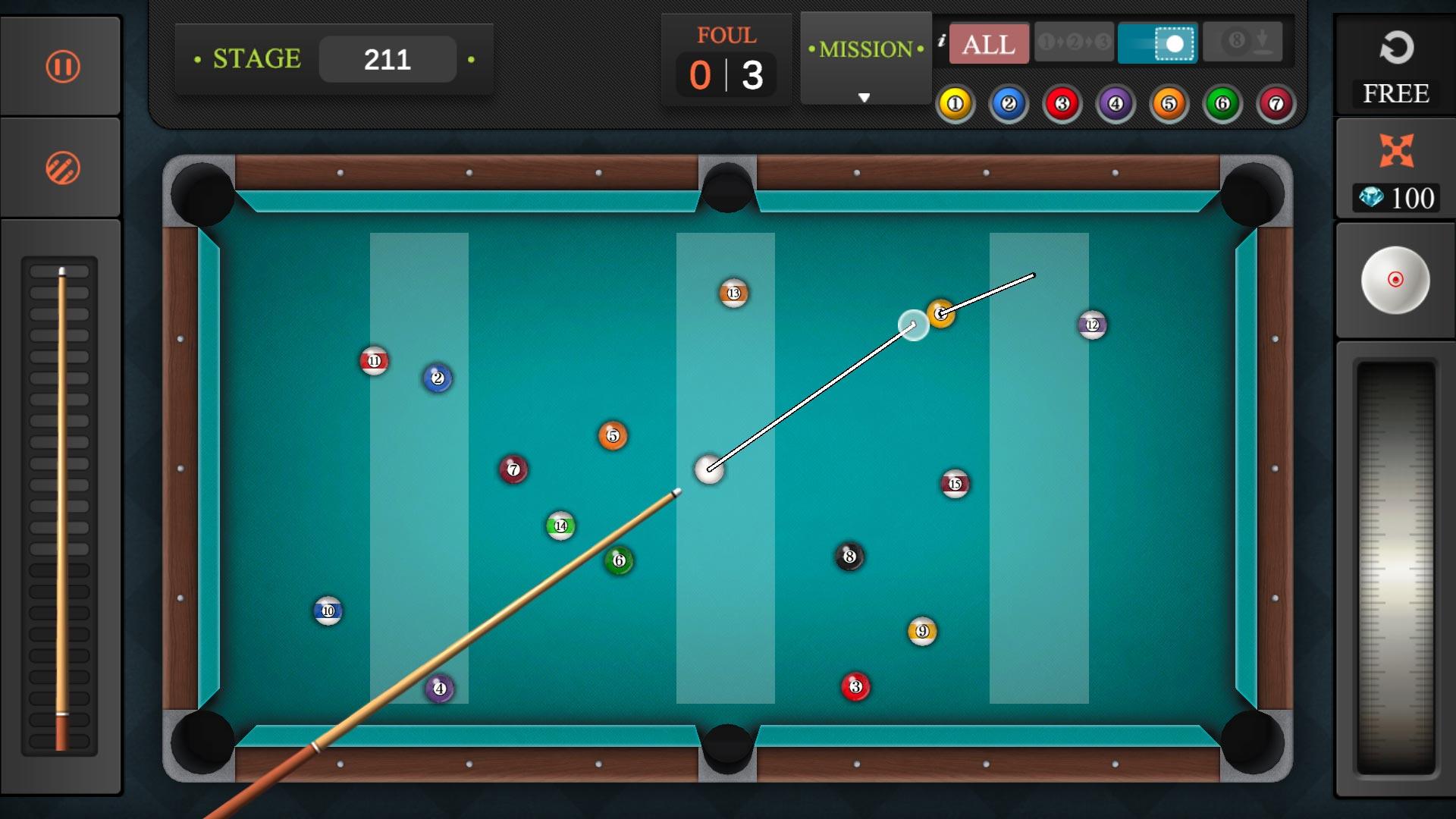The image size is (1456, 819).
Task: Click the cue stick on the left panel
Action: pyautogui.click(x=61, y=500)
